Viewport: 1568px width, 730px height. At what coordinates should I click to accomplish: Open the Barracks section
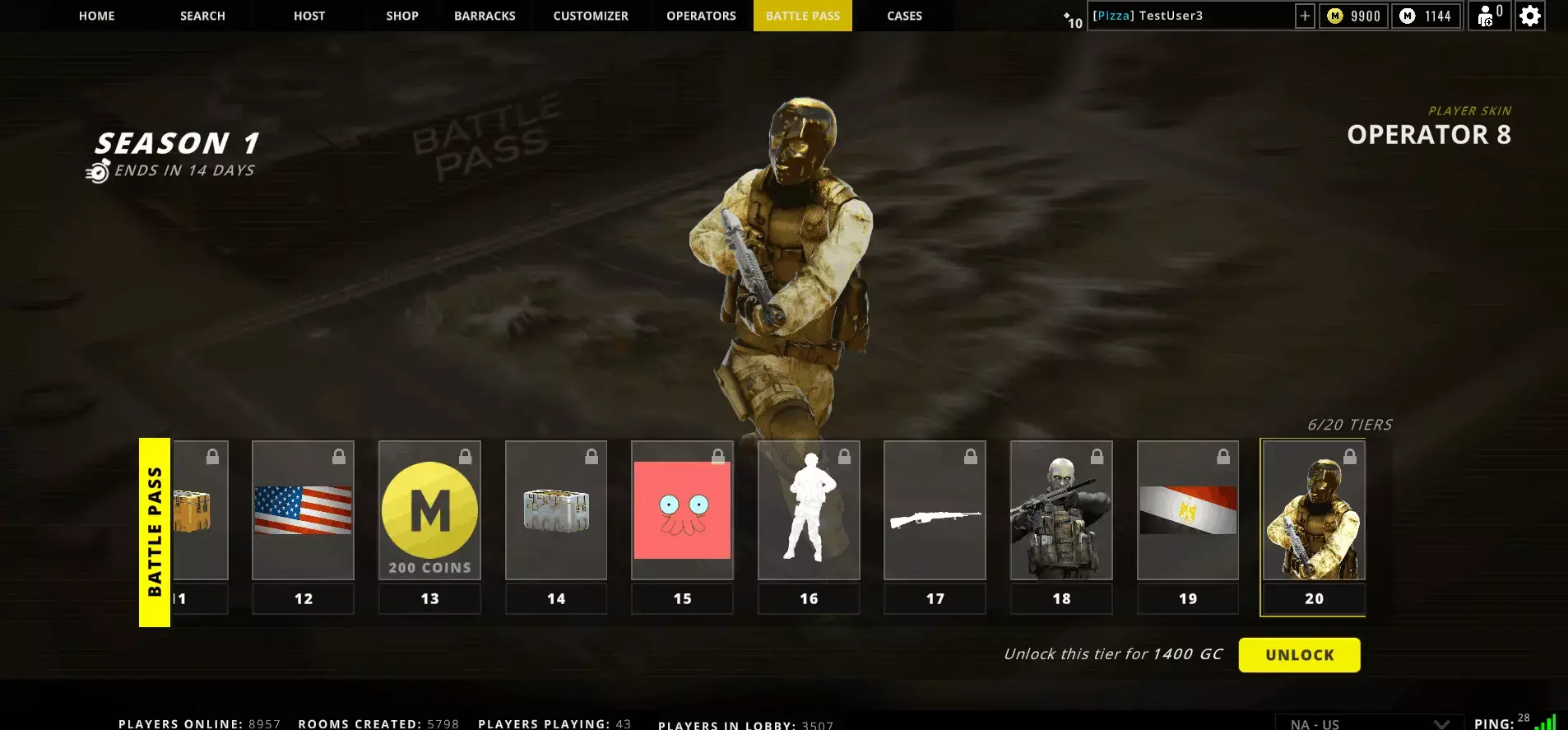[485, 16]
